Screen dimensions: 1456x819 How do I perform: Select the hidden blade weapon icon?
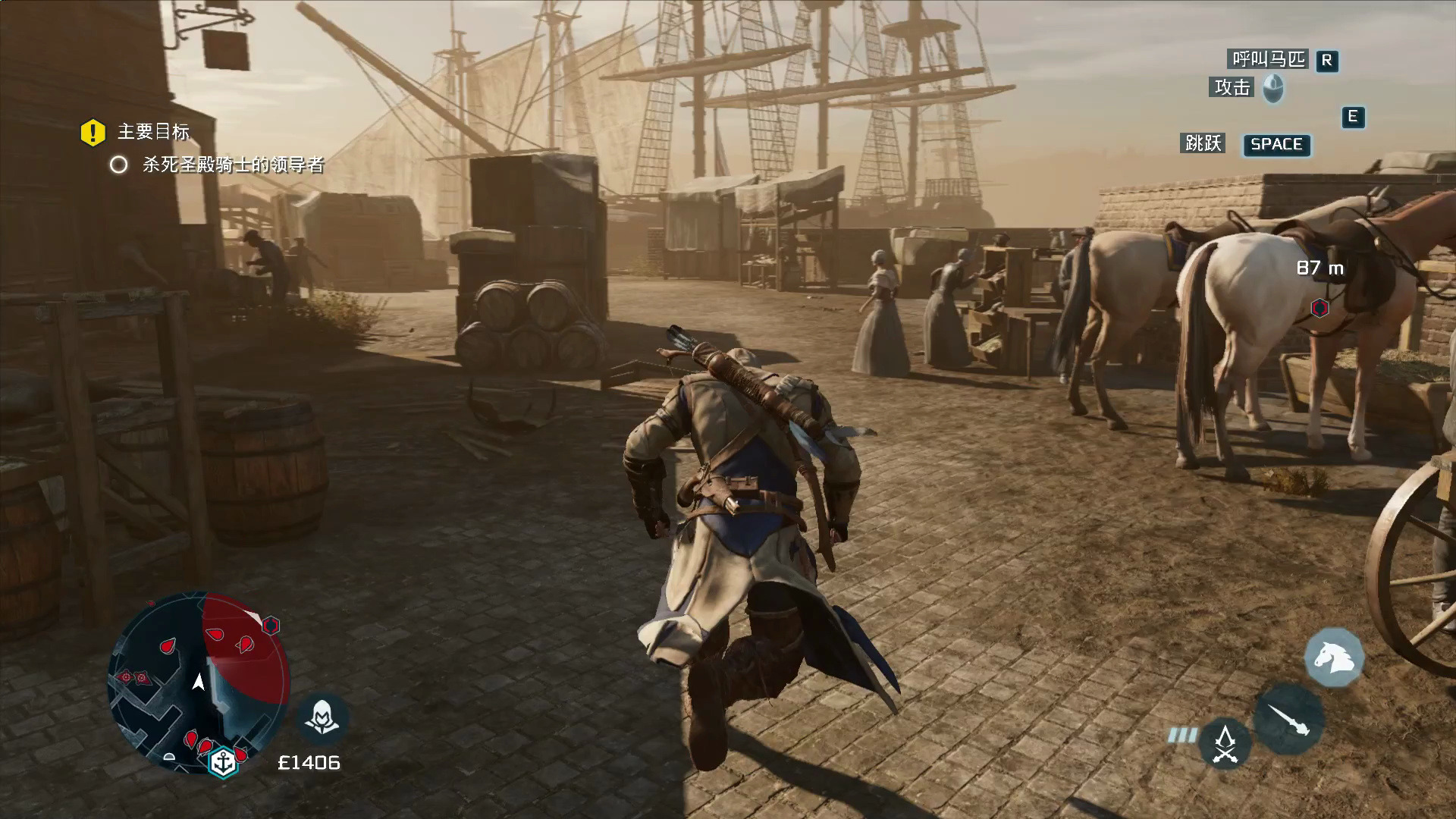point(1288,719)
